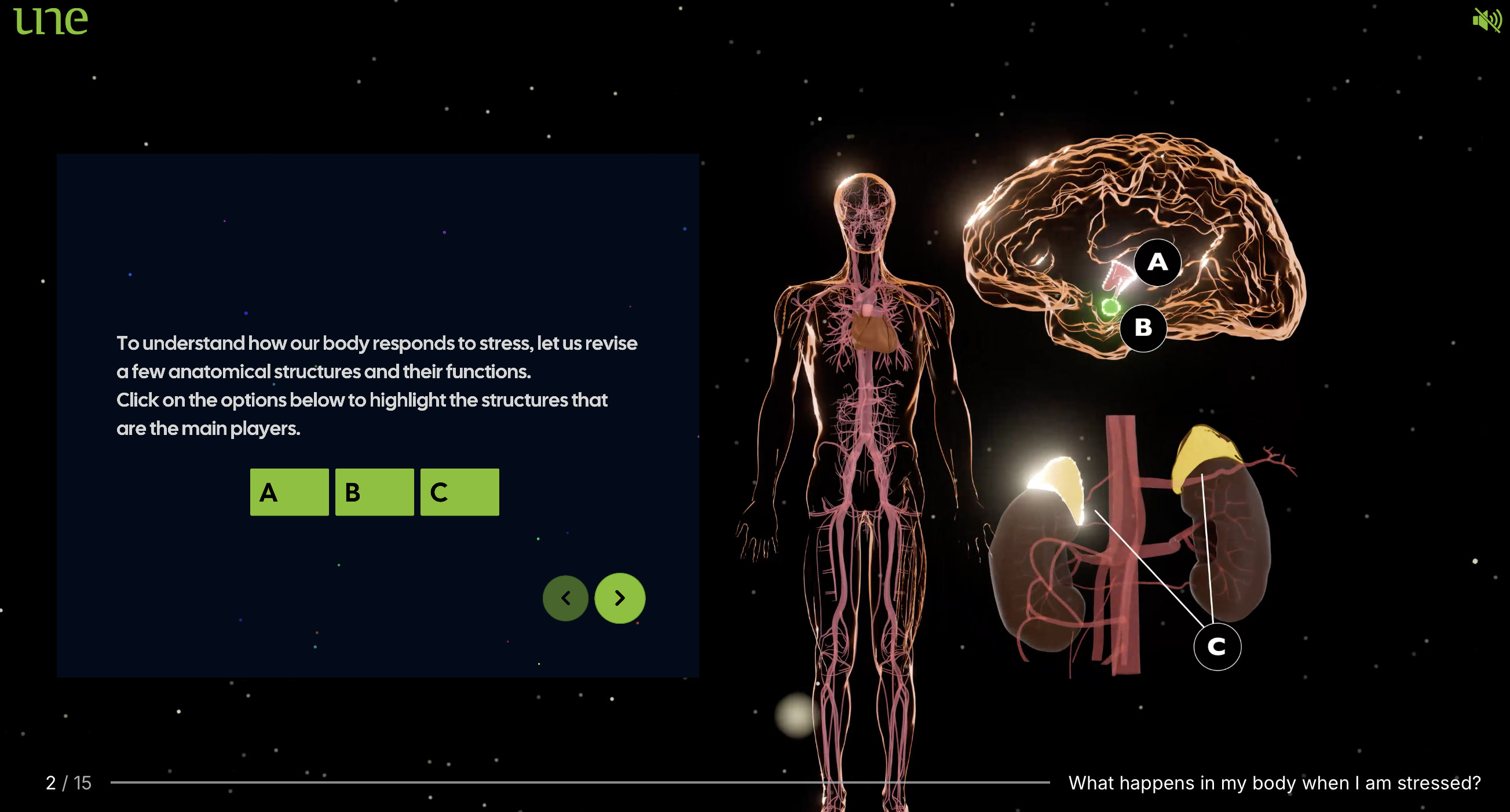1510x812 pixels.
Task: Go to the next slide arrow
Action: click(x=620, y=598)
